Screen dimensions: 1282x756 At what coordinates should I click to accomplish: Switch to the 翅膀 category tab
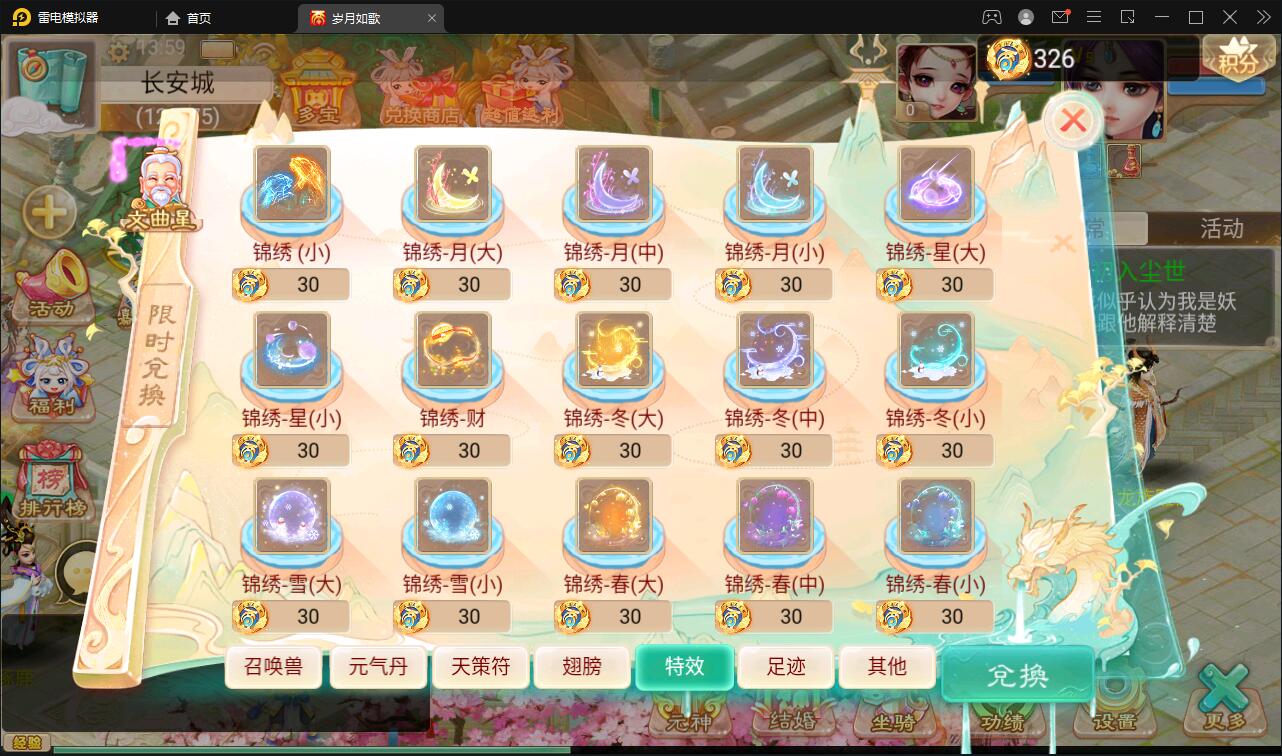(x=582, y=666)
